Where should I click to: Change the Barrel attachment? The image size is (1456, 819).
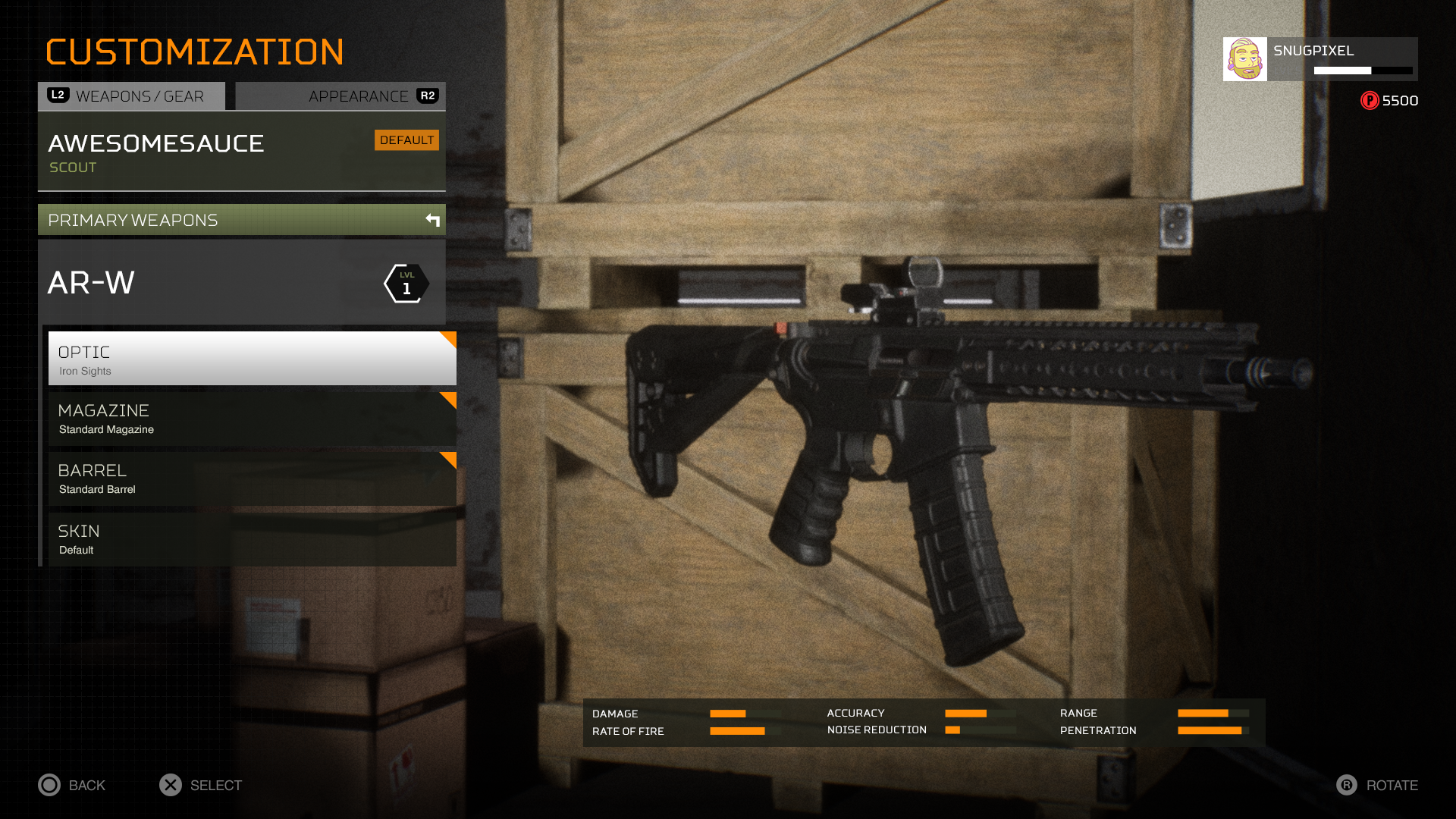click(x=252, y=479)
